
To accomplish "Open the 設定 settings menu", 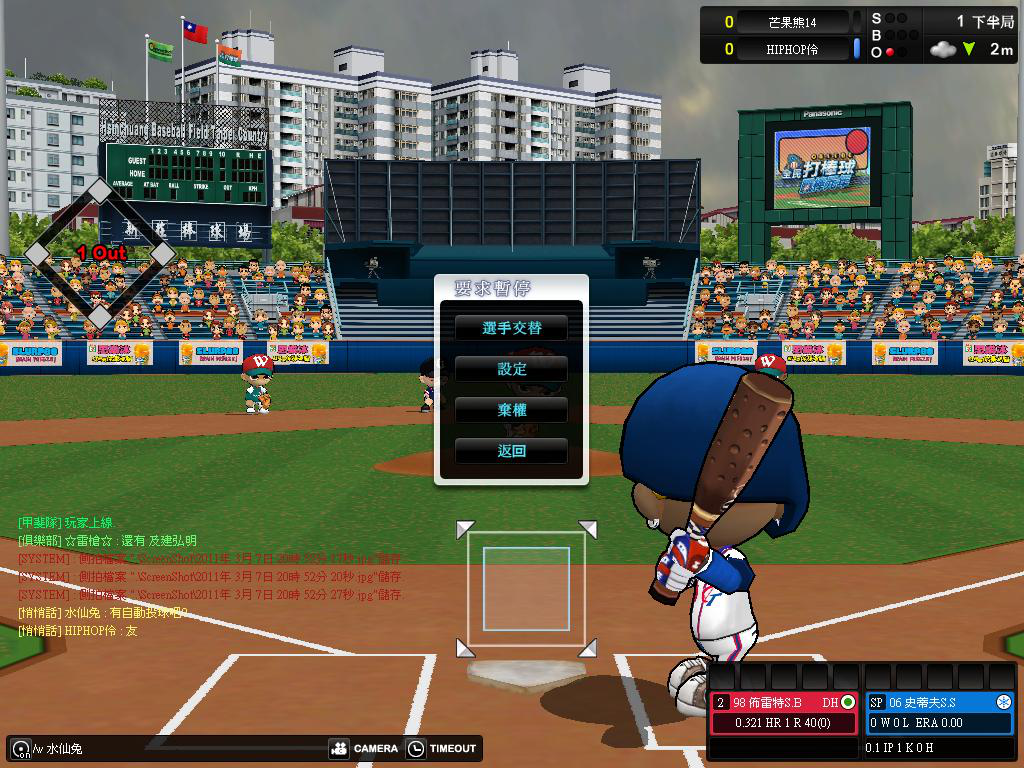I will coord(511,369).
